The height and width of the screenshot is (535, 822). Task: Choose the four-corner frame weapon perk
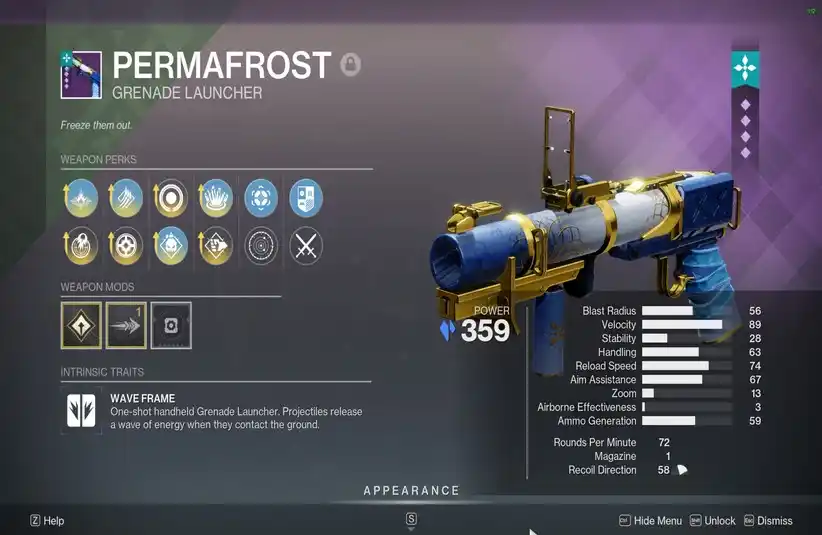coord(261,198)
